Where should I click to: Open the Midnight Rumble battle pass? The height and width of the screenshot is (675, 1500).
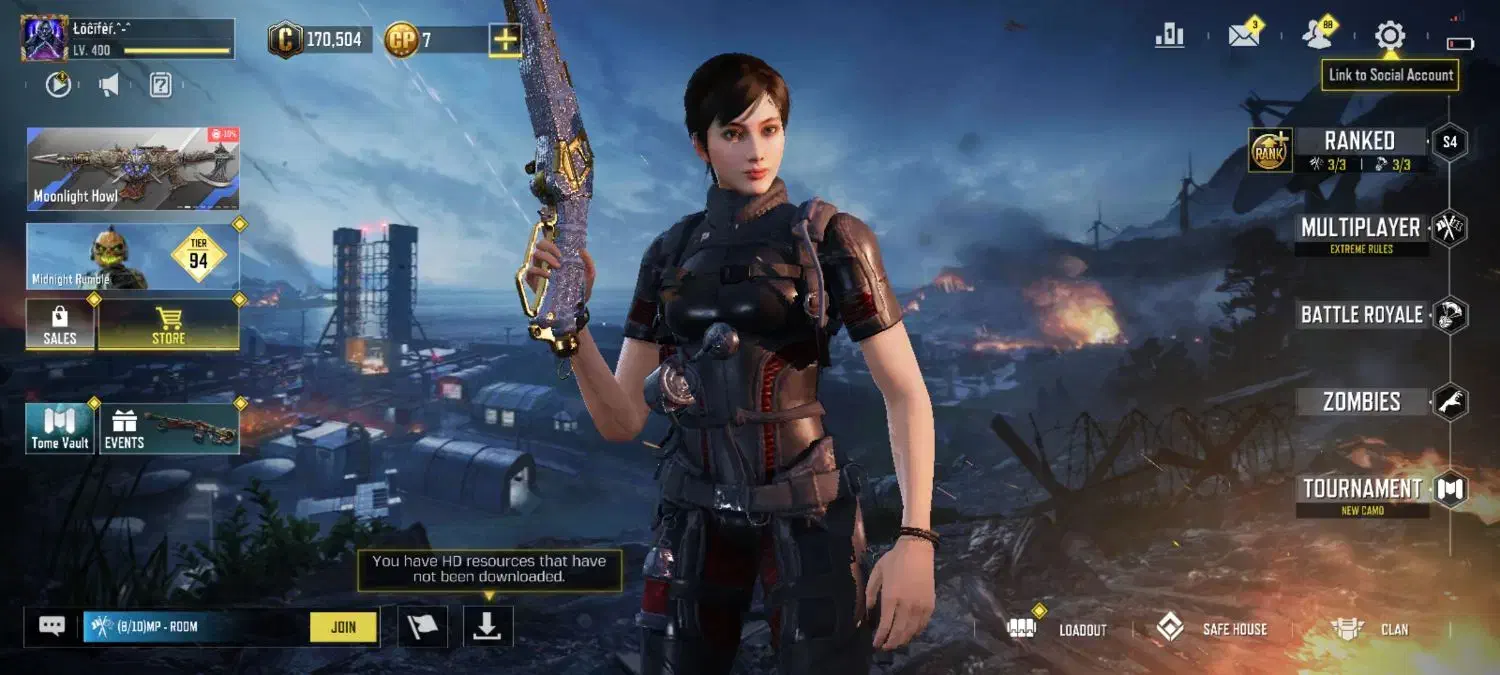(x=132, y=257)
